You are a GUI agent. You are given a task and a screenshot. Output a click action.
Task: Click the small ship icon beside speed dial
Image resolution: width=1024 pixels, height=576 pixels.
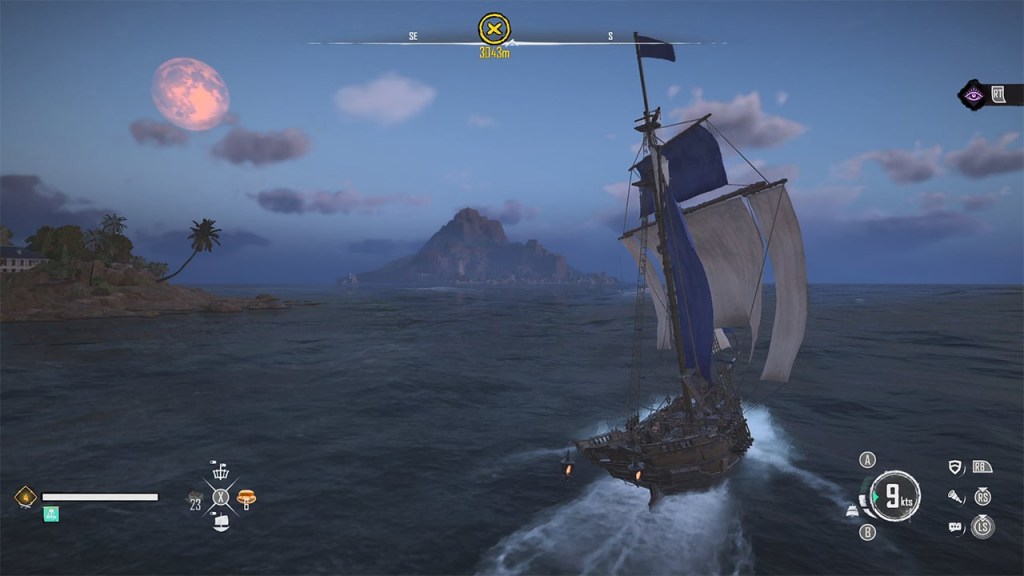pyautogui.click(x=852, y=509)
